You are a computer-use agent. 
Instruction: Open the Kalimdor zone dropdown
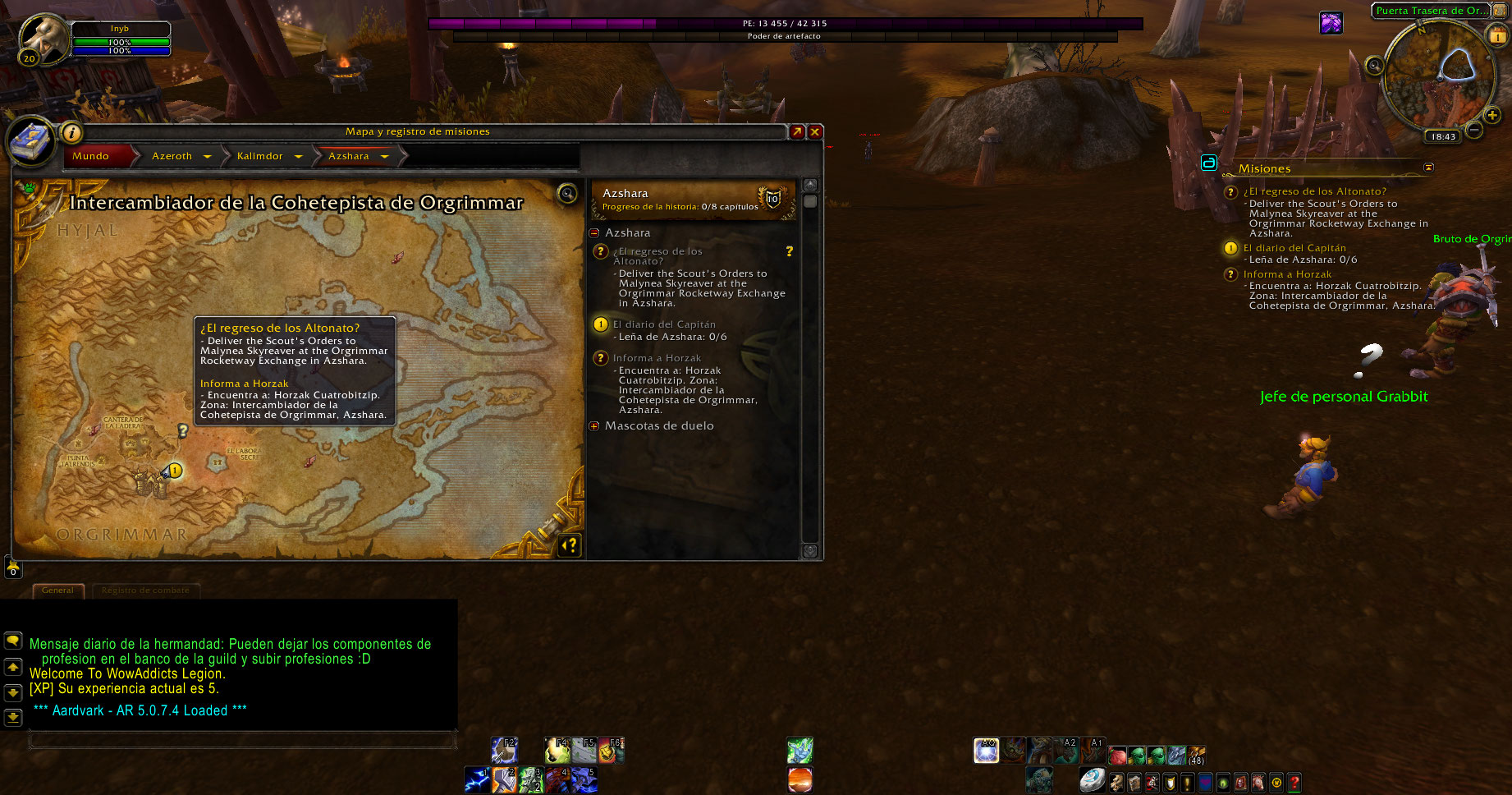pos(298,157)
